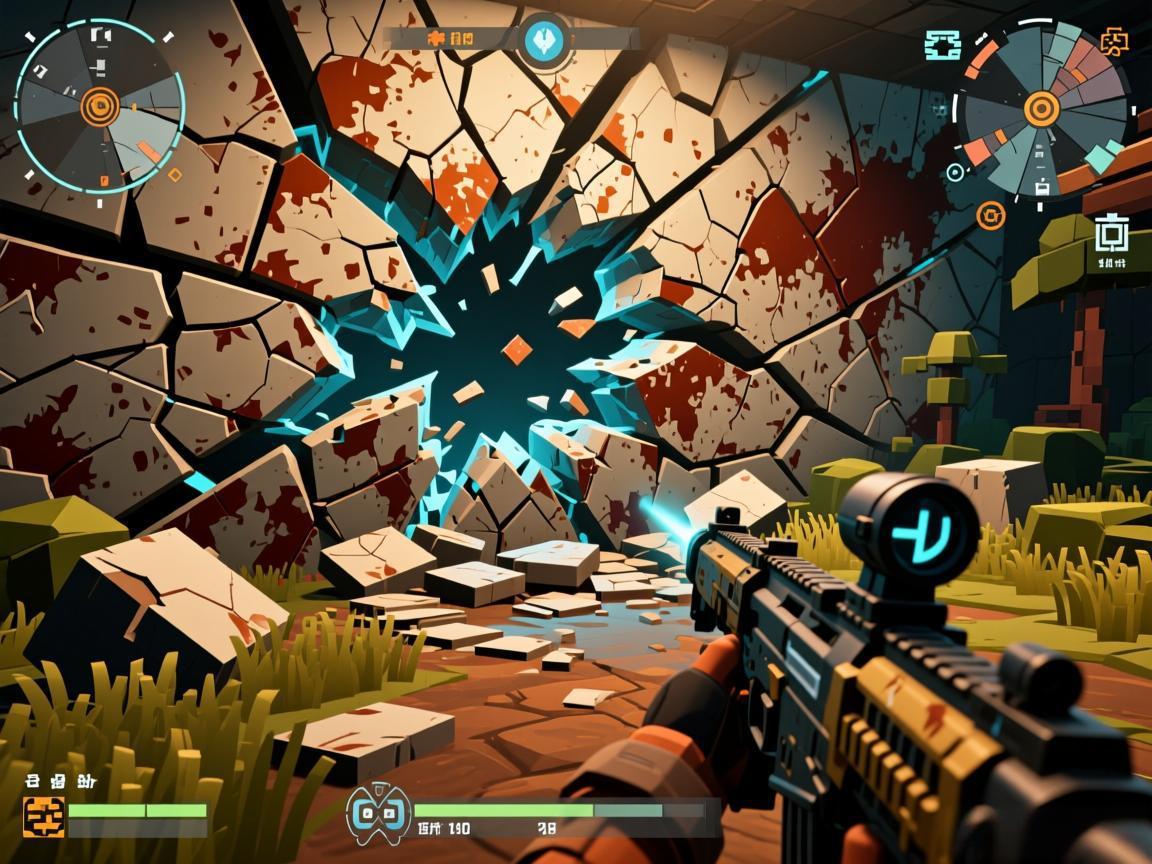Click the white square objective icon

[x=1109, y=233]
